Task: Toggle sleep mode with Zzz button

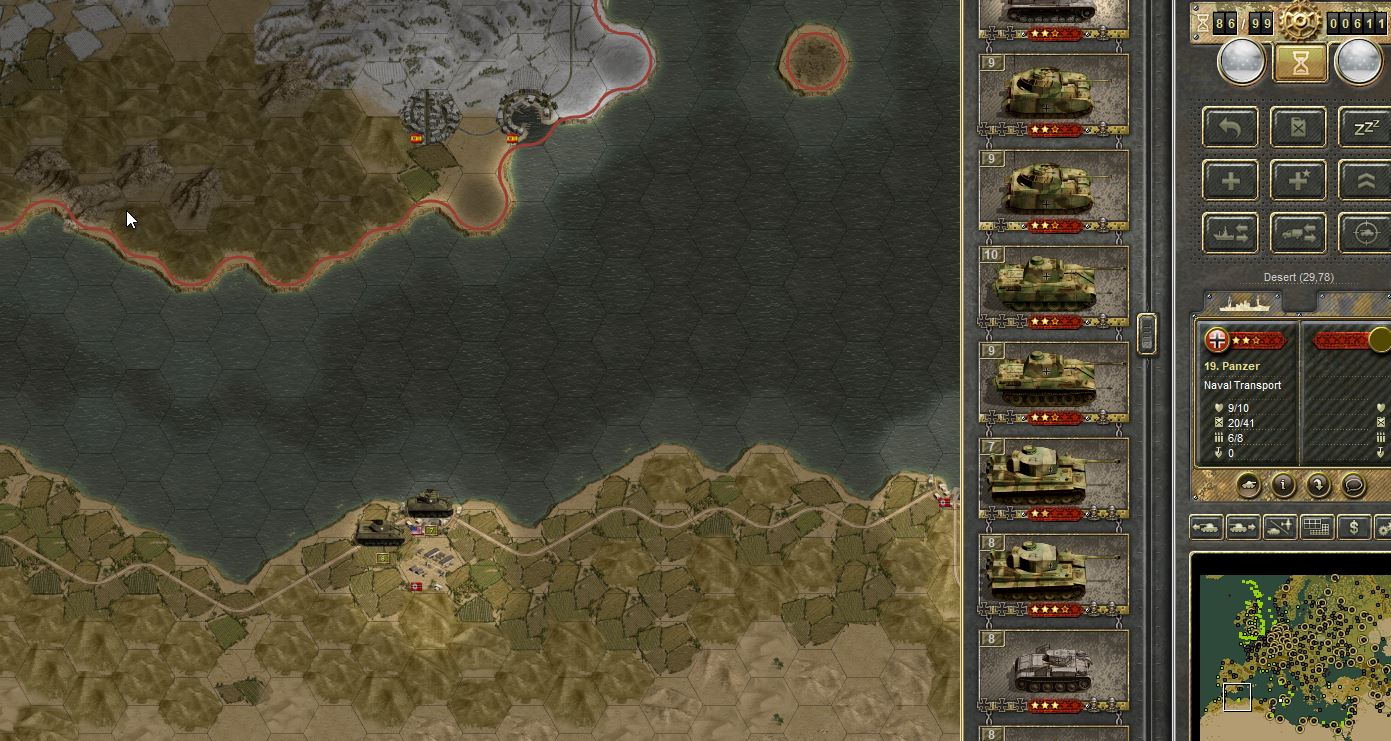Action: pyautogui.click(x=1364, y=127)
